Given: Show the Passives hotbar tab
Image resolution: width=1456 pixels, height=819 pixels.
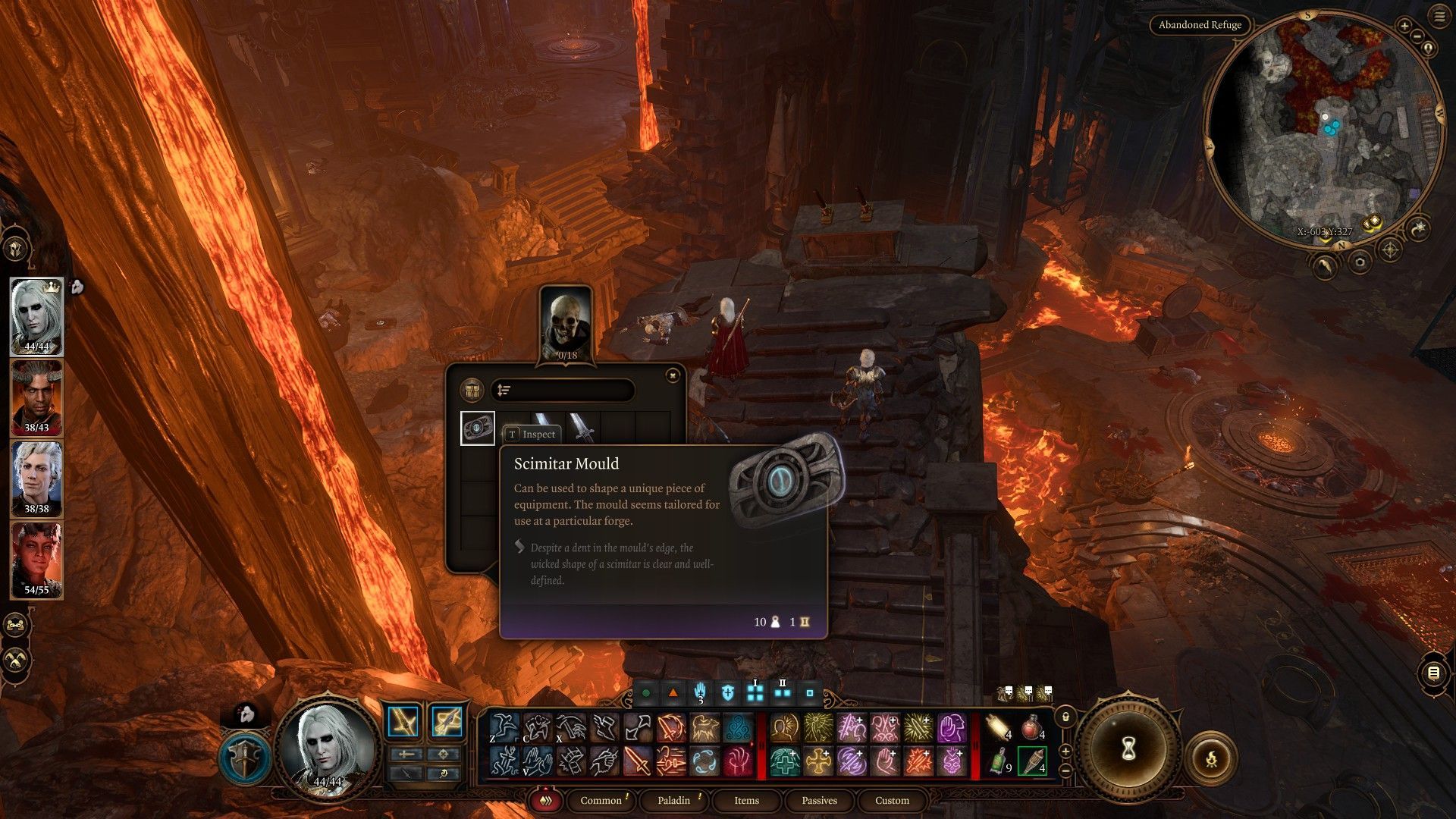Looking at the screenshot, I should (x=819, y=800).
